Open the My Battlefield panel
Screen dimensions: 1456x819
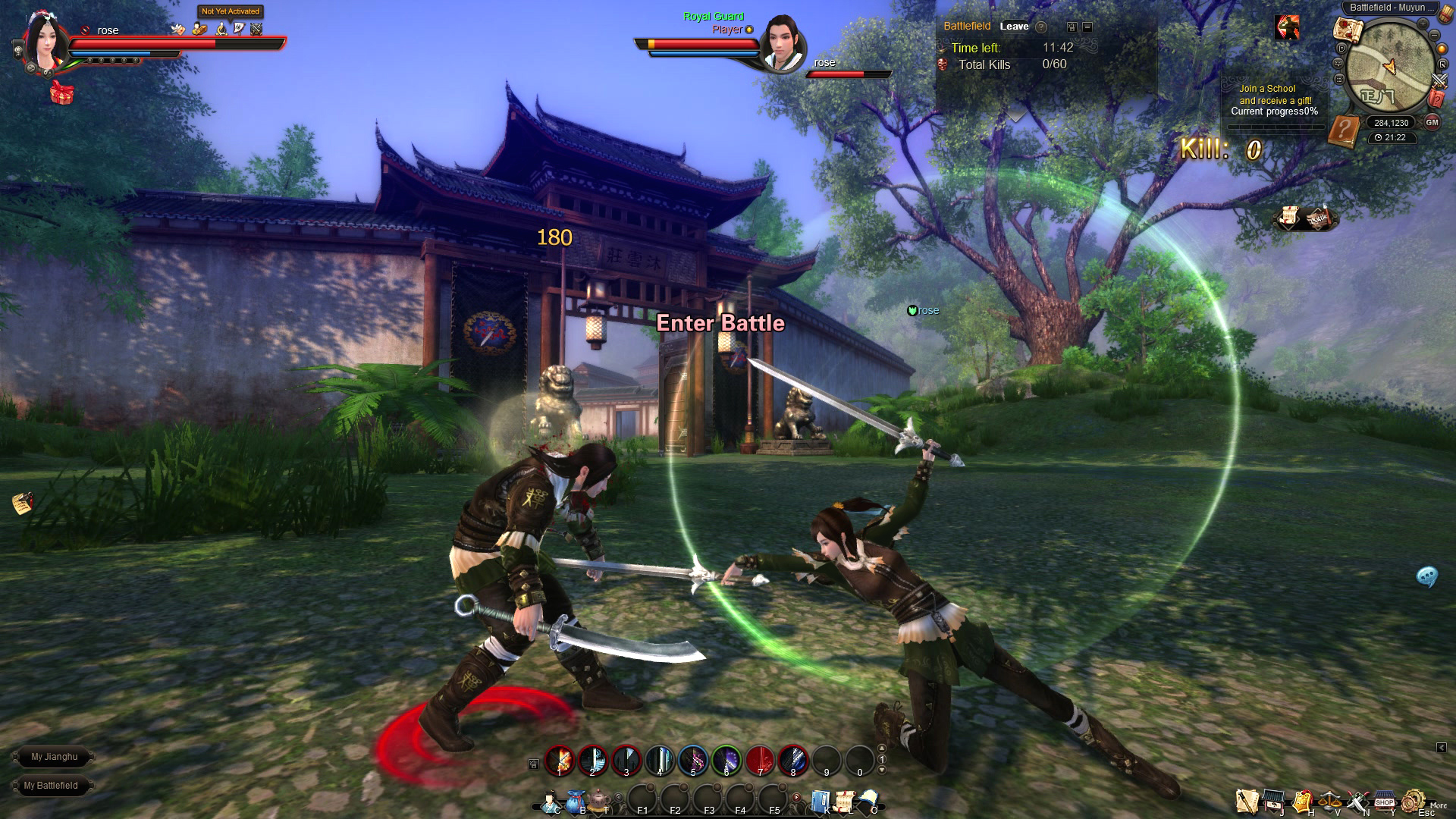(51, 786)
